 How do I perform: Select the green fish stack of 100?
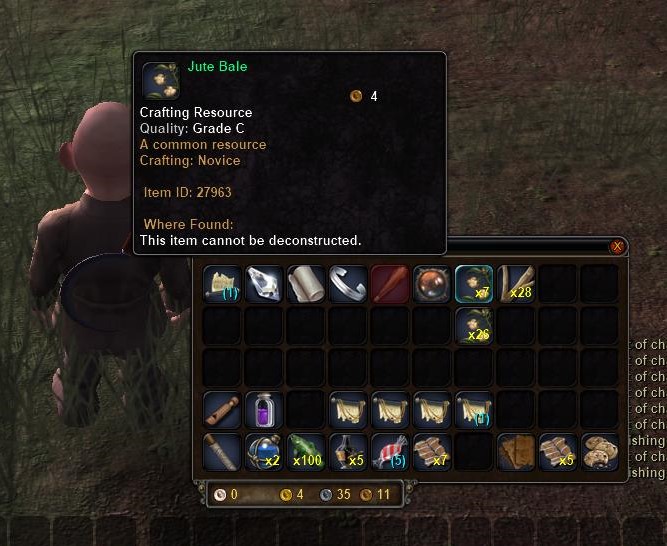pyautogui.click(x=306, y=451)
